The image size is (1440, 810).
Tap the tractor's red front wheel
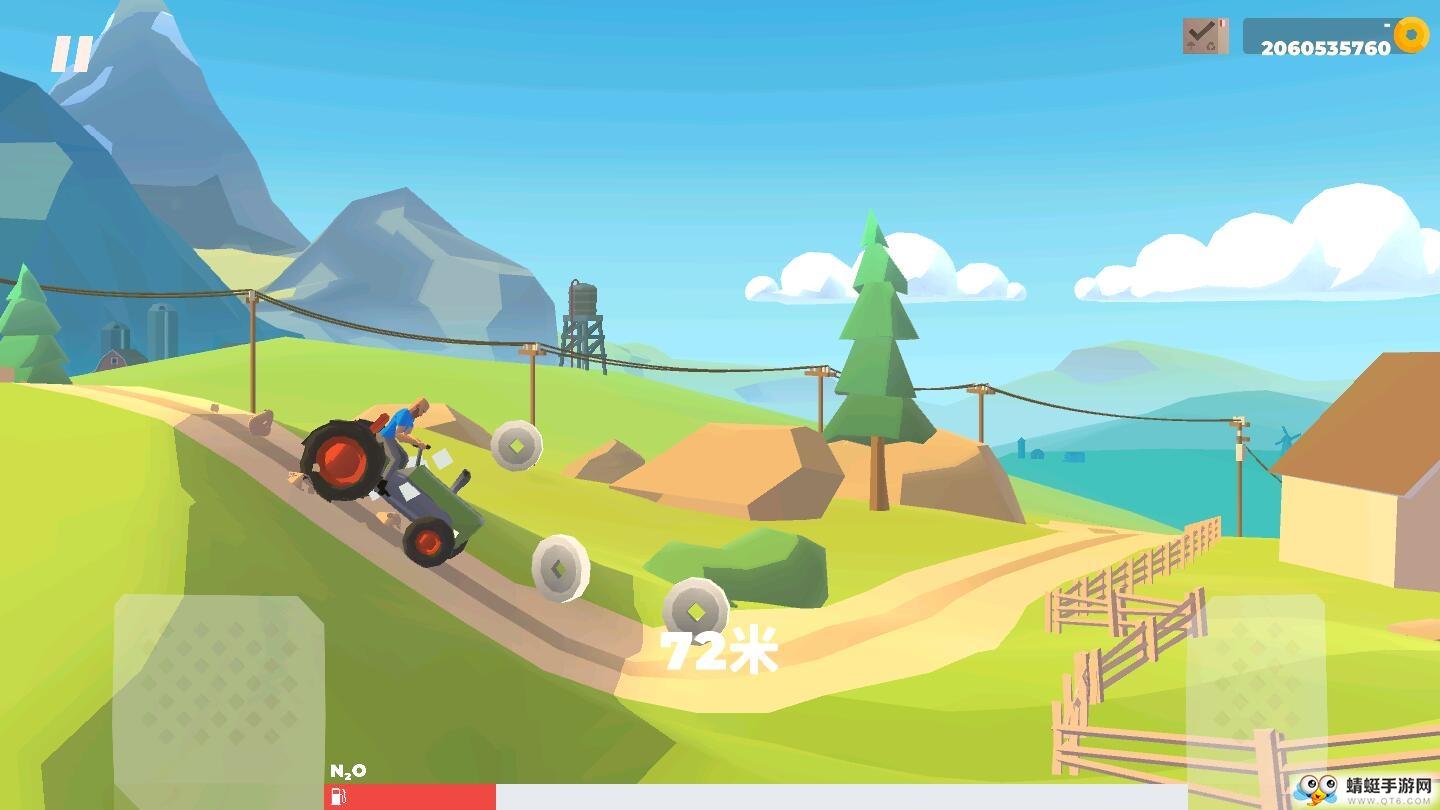(343, 462)
